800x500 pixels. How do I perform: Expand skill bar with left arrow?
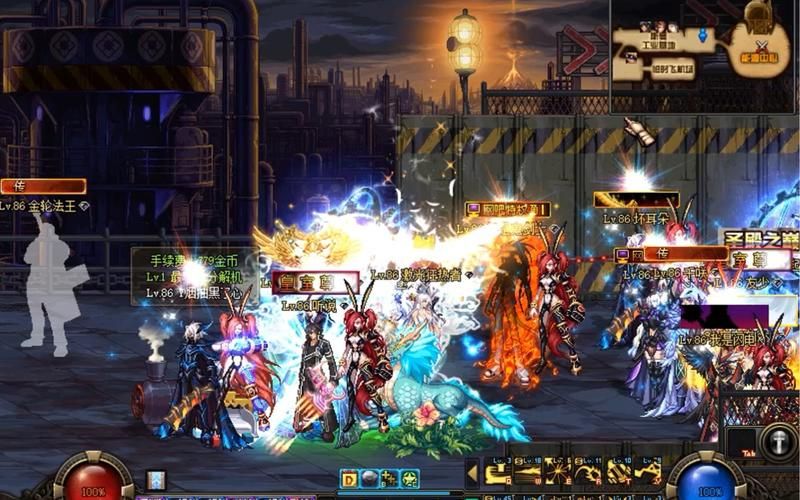click(473, 473)
